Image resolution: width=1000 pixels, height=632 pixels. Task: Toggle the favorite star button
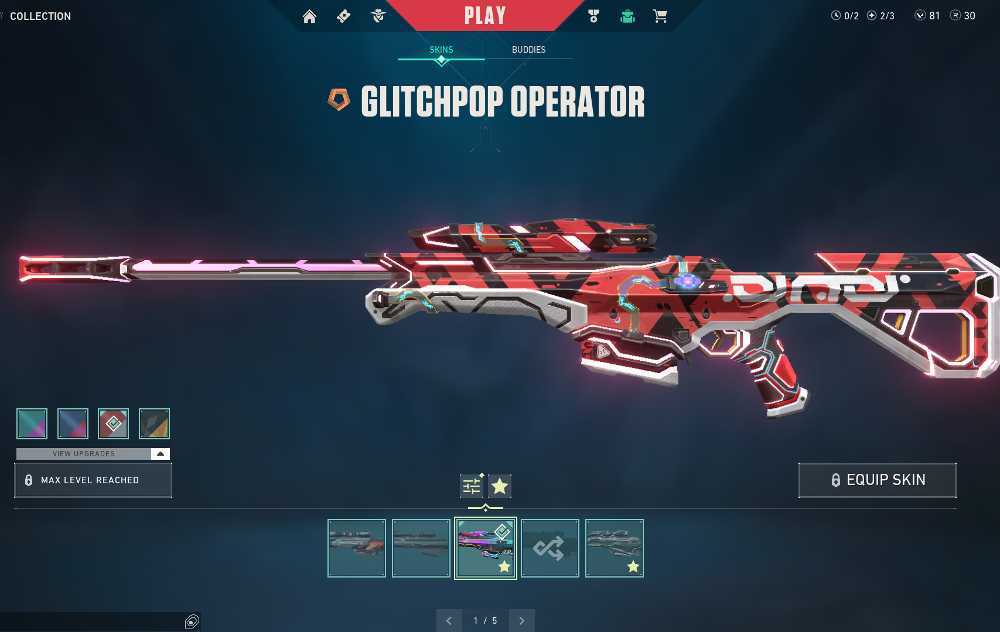click(499, 486)
